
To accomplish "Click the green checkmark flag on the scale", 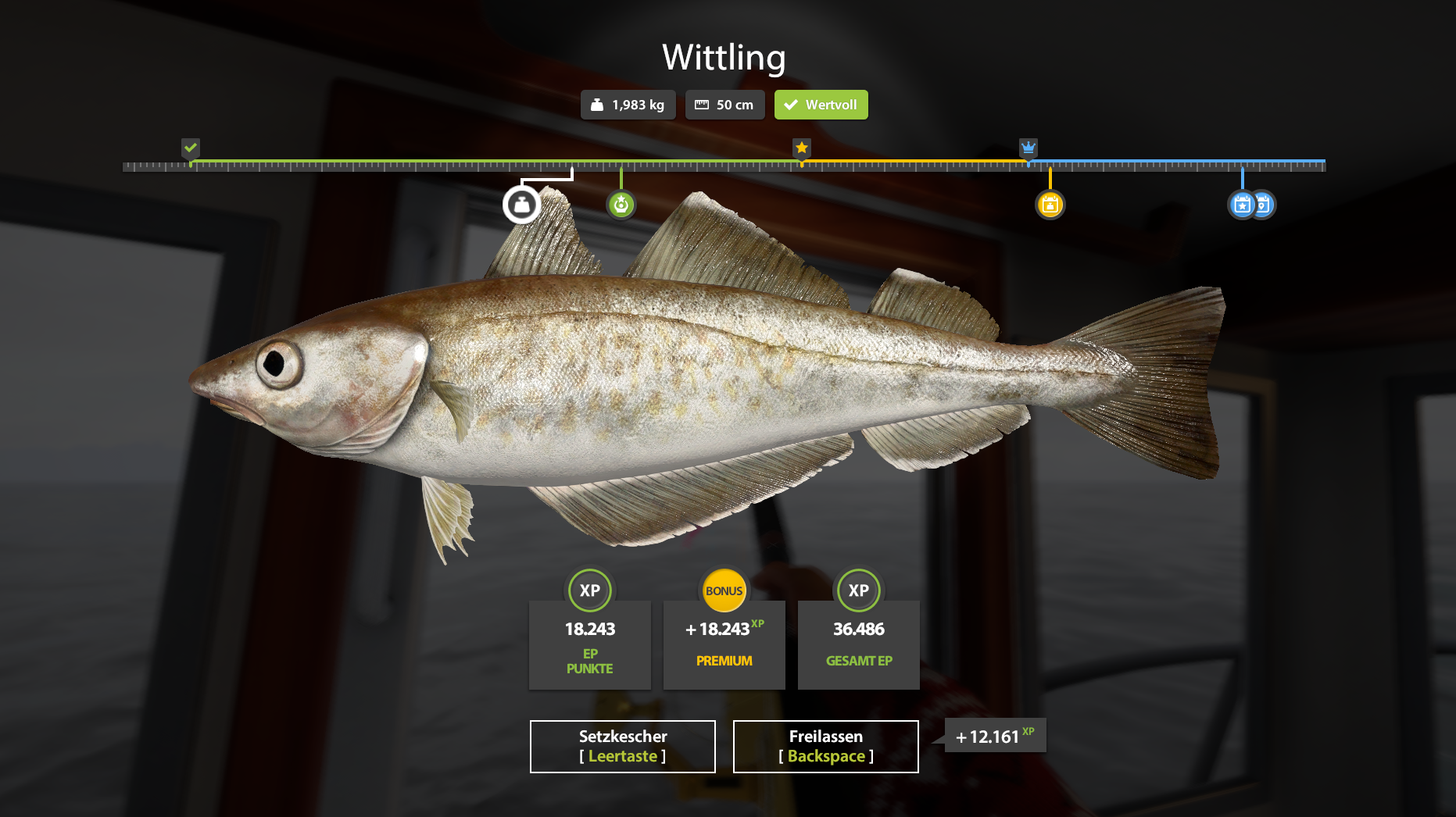I will tap(191, 148).
